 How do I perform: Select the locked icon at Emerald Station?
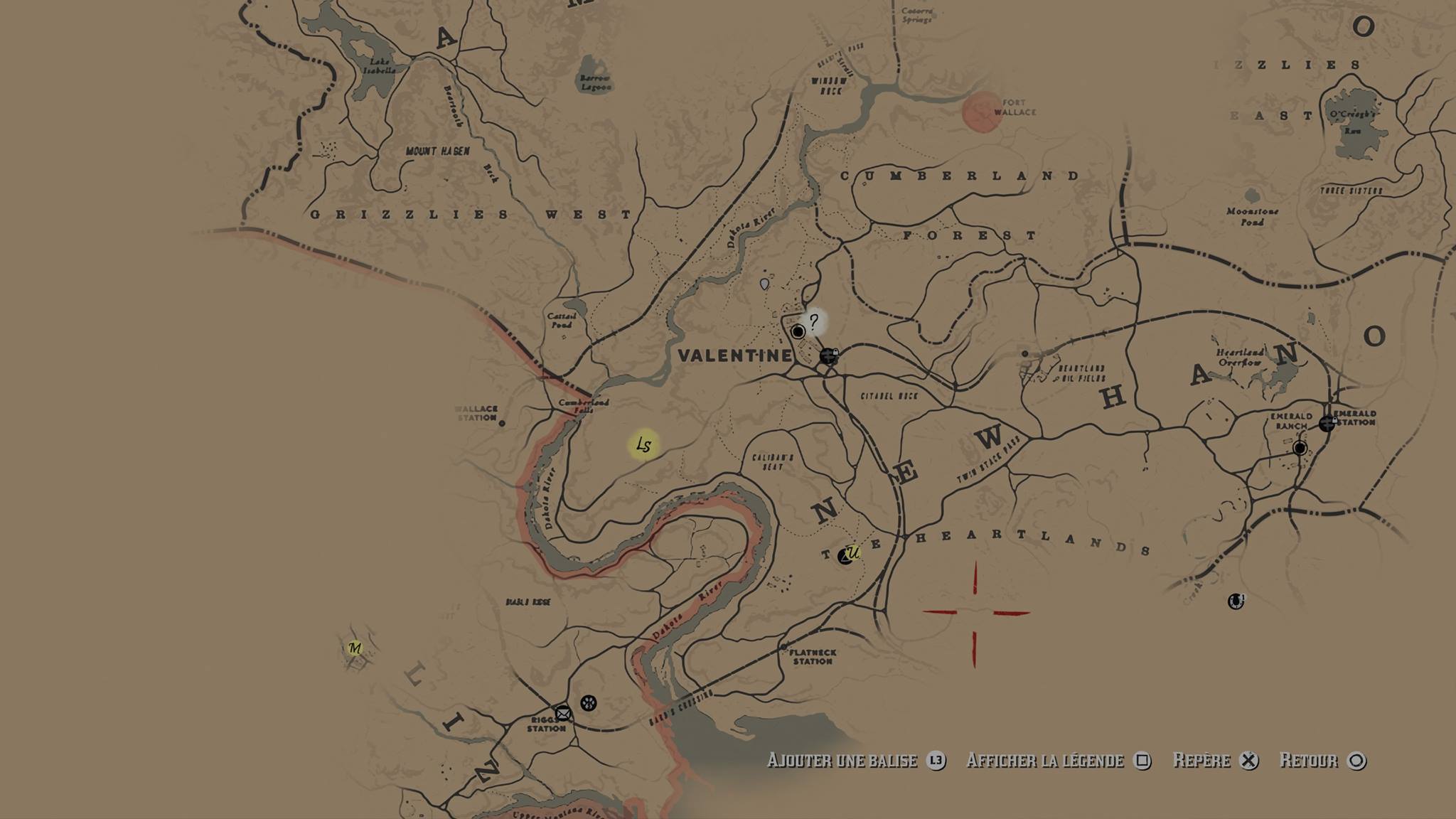[x=1327, y=423]
